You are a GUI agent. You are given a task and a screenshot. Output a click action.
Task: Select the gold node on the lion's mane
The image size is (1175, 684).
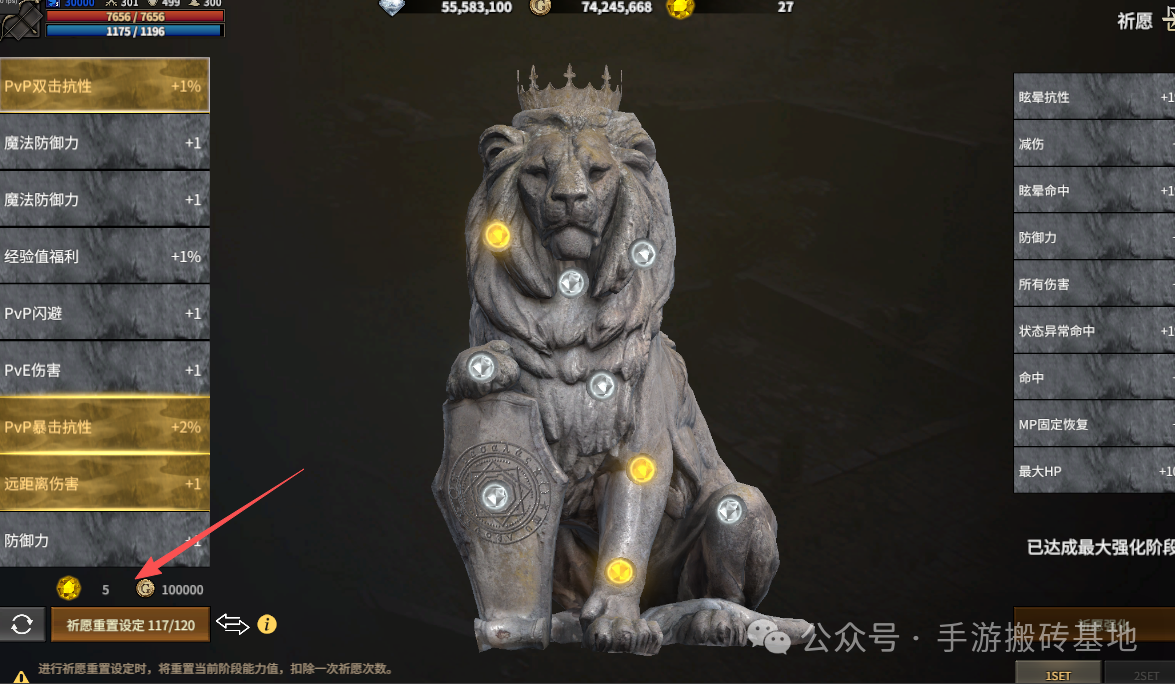click(x=497, y=235)
